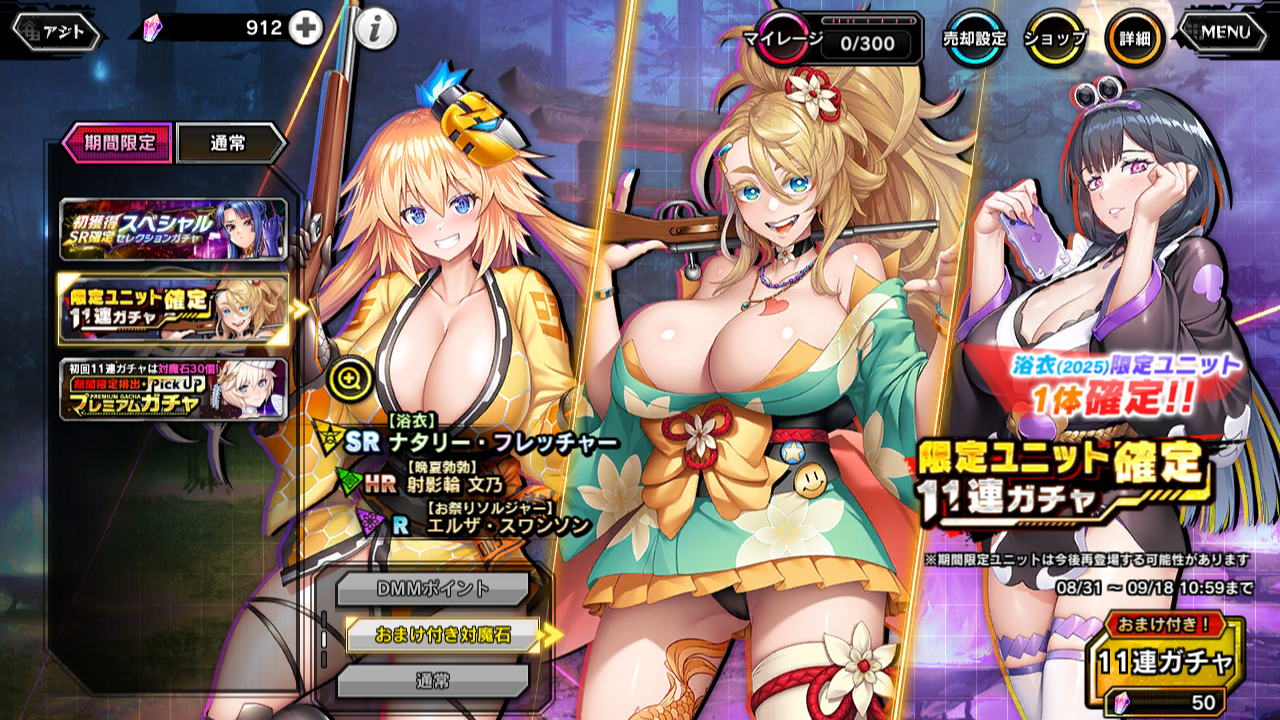This screenshot has height=720, width=1280.
Task: Select the スペシャル SR確定 selection gacha banner
Action: [x=173, y=229]
